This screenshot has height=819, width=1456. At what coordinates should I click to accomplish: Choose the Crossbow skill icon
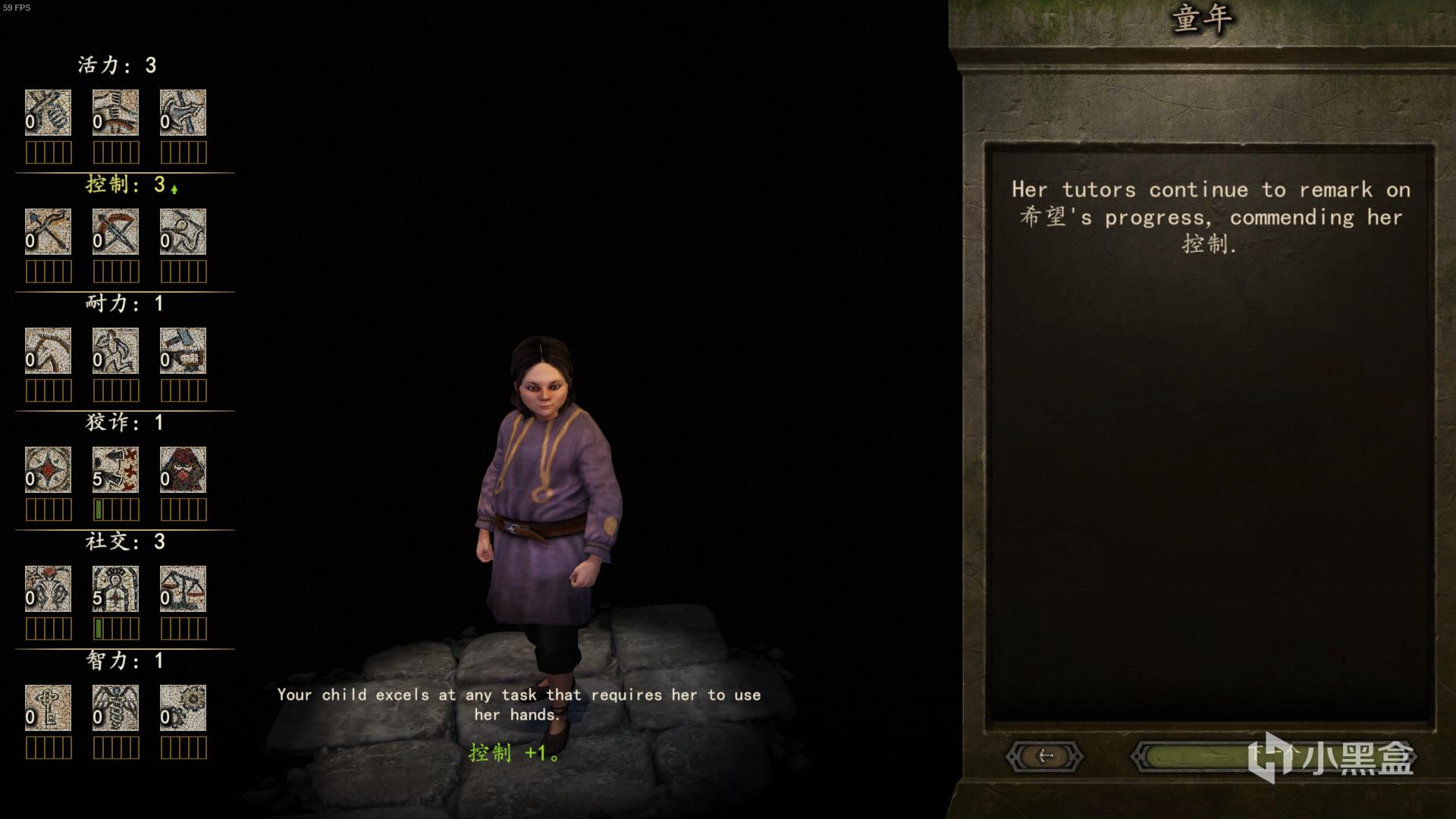[115, 232]
